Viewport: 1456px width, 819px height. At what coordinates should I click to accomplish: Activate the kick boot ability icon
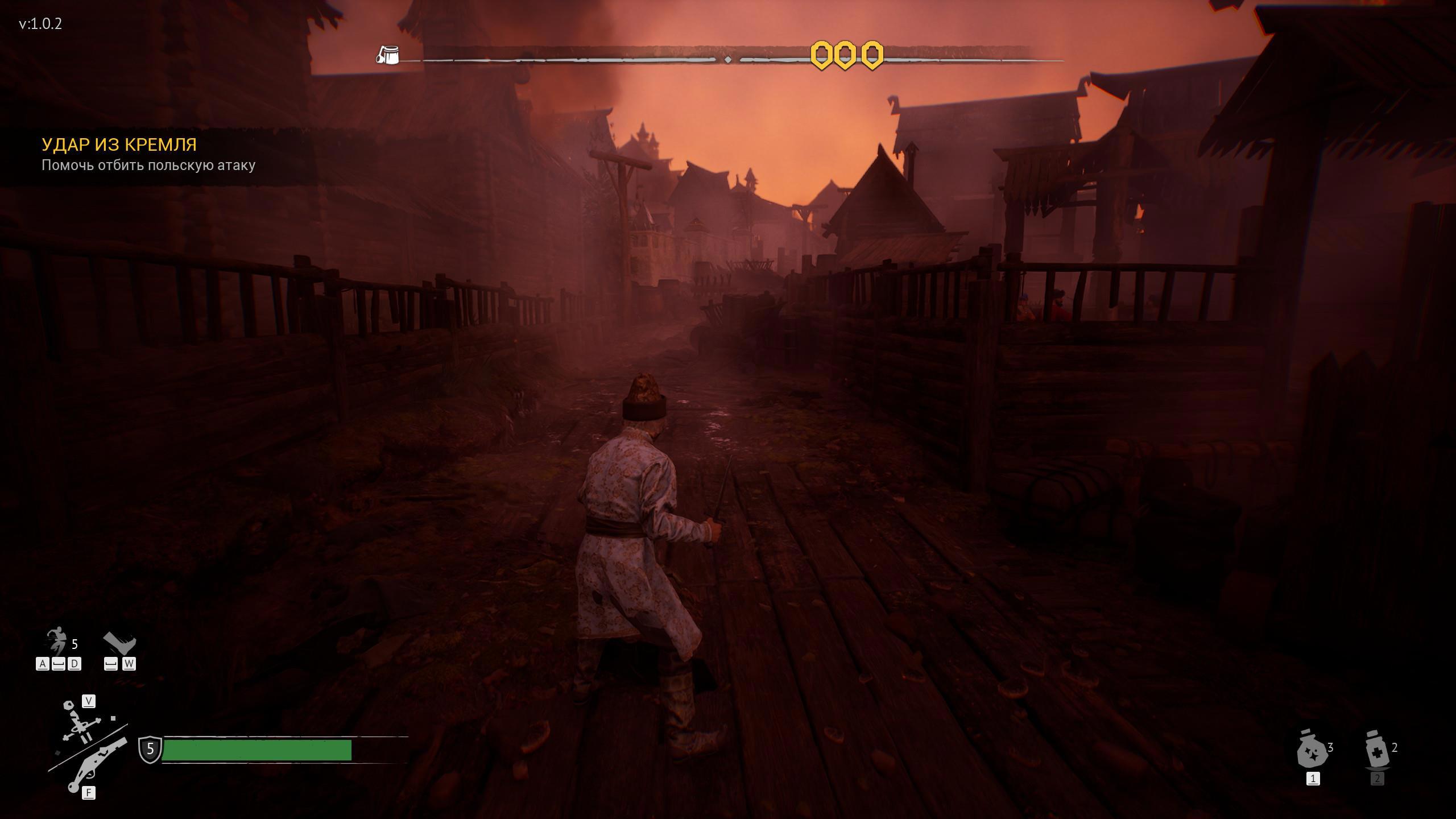click(x=120, y=644)
